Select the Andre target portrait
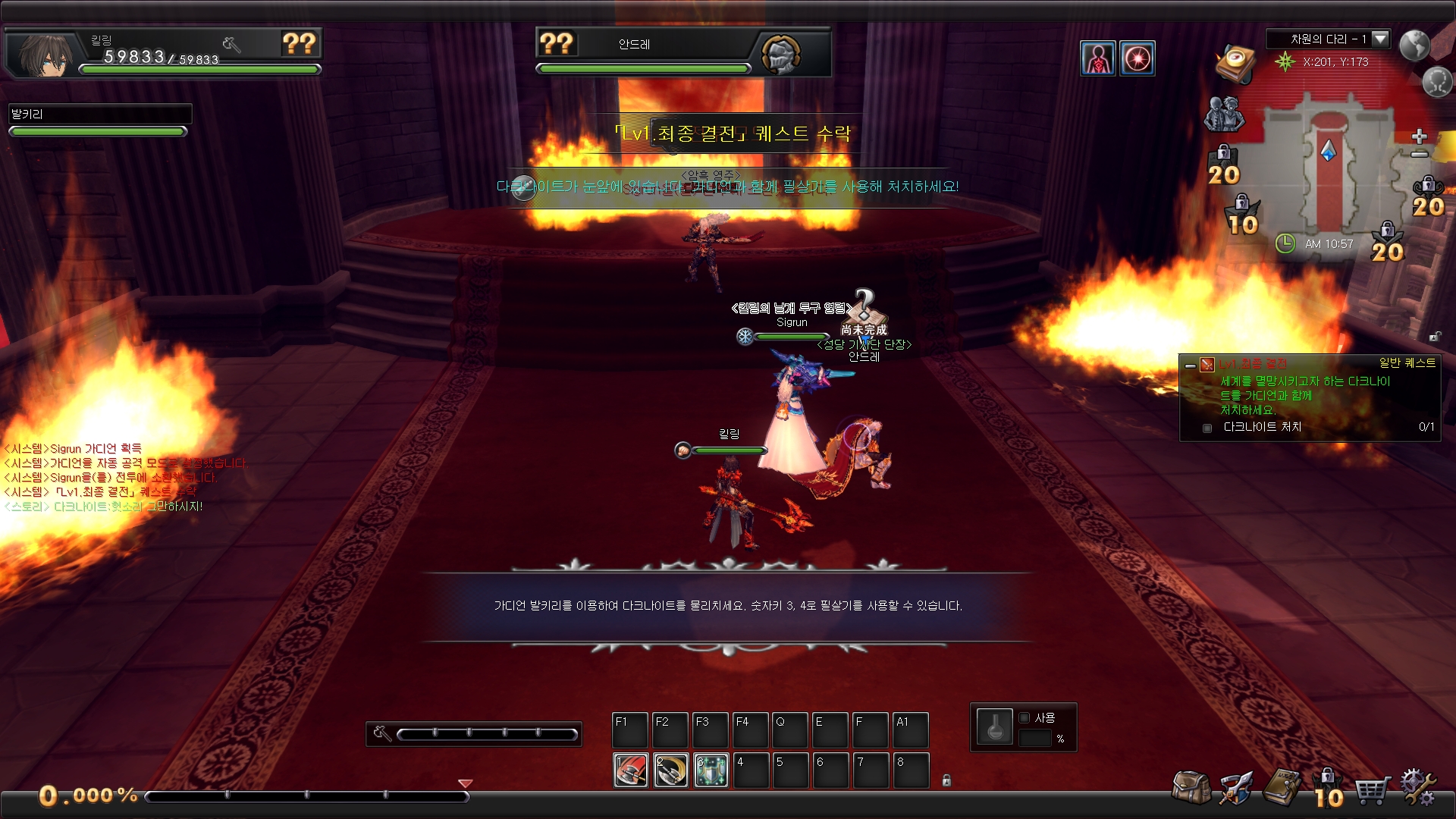1456x819 pixels. (x=780, y=54)
